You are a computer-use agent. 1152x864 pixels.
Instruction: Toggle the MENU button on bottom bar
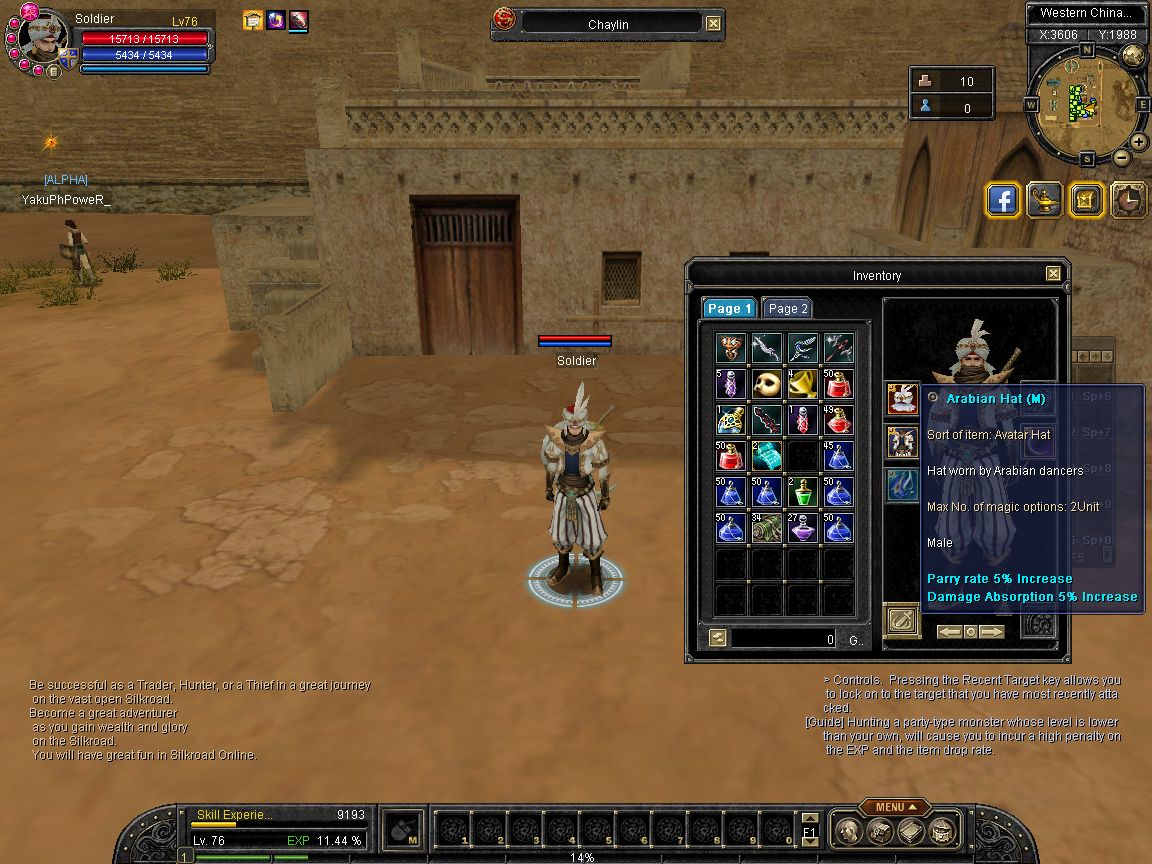[x=893, y=807]
